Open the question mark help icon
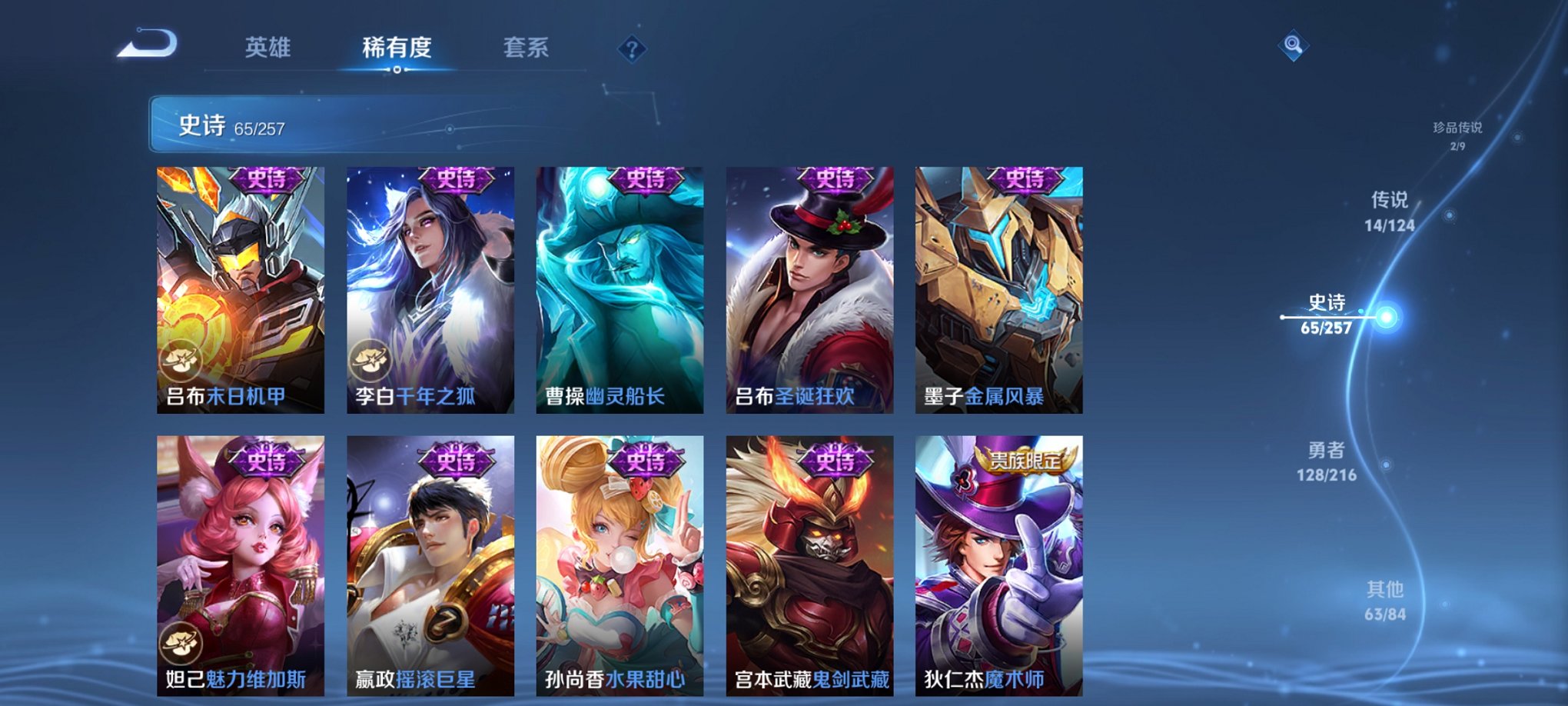 [632, 50]
